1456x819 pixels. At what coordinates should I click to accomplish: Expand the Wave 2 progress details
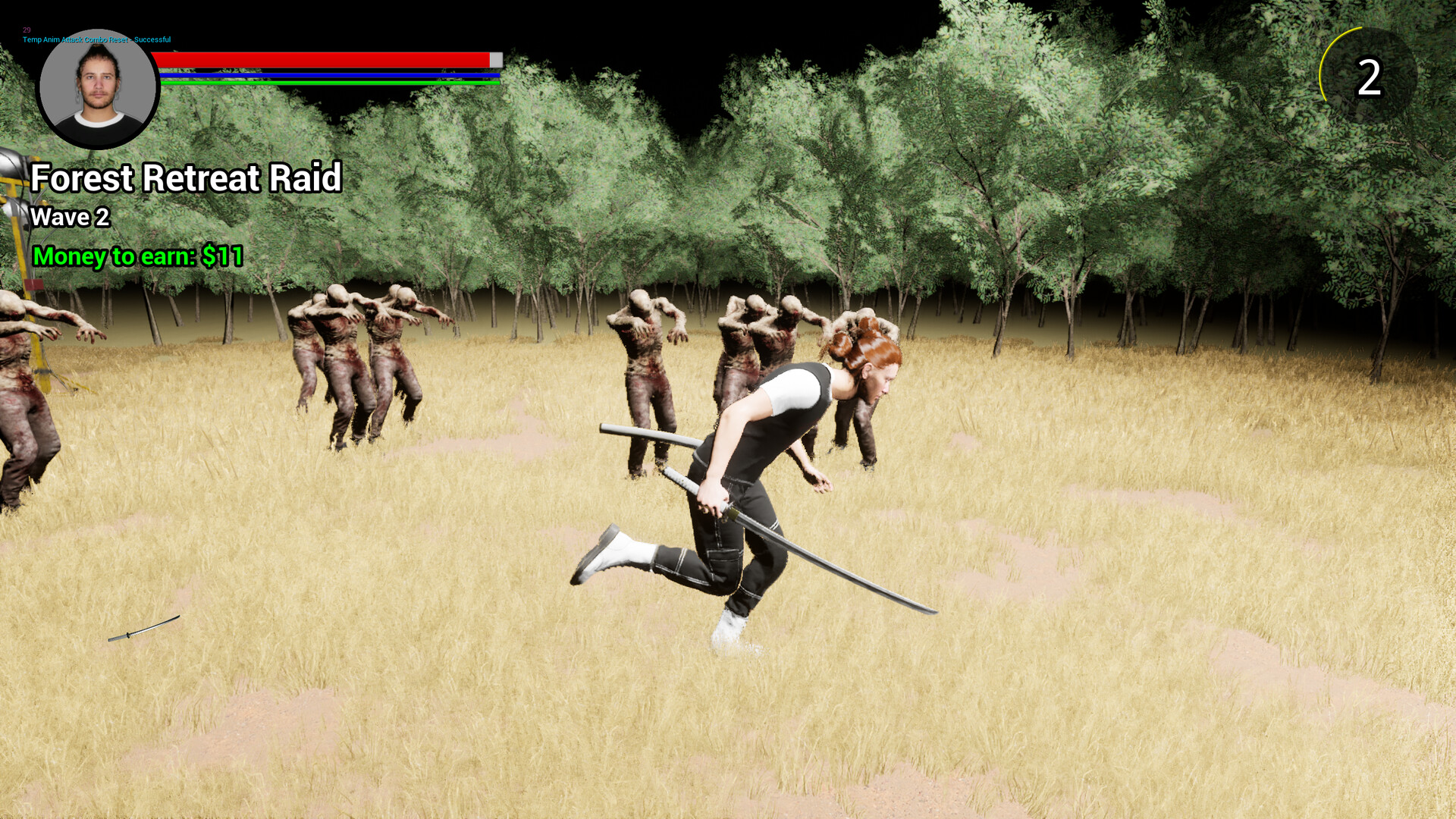pyautogui.click(x=70, y=218)
